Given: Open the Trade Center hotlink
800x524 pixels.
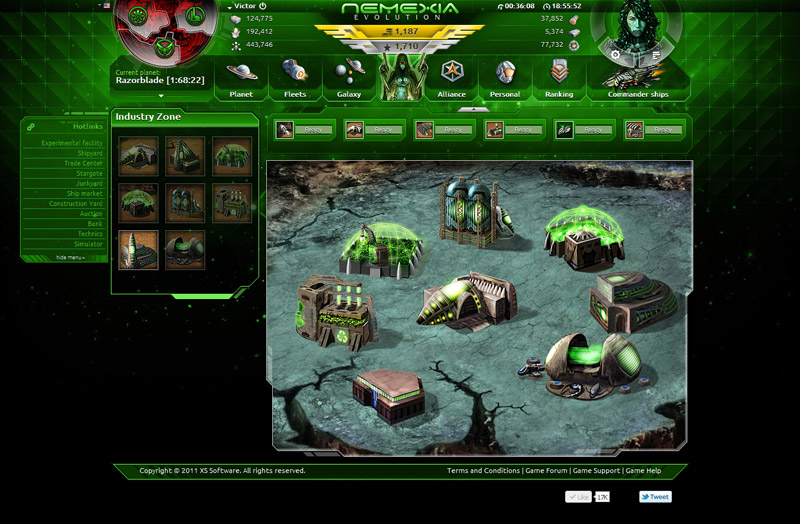Looking at the screenshot, I should 84,163.
